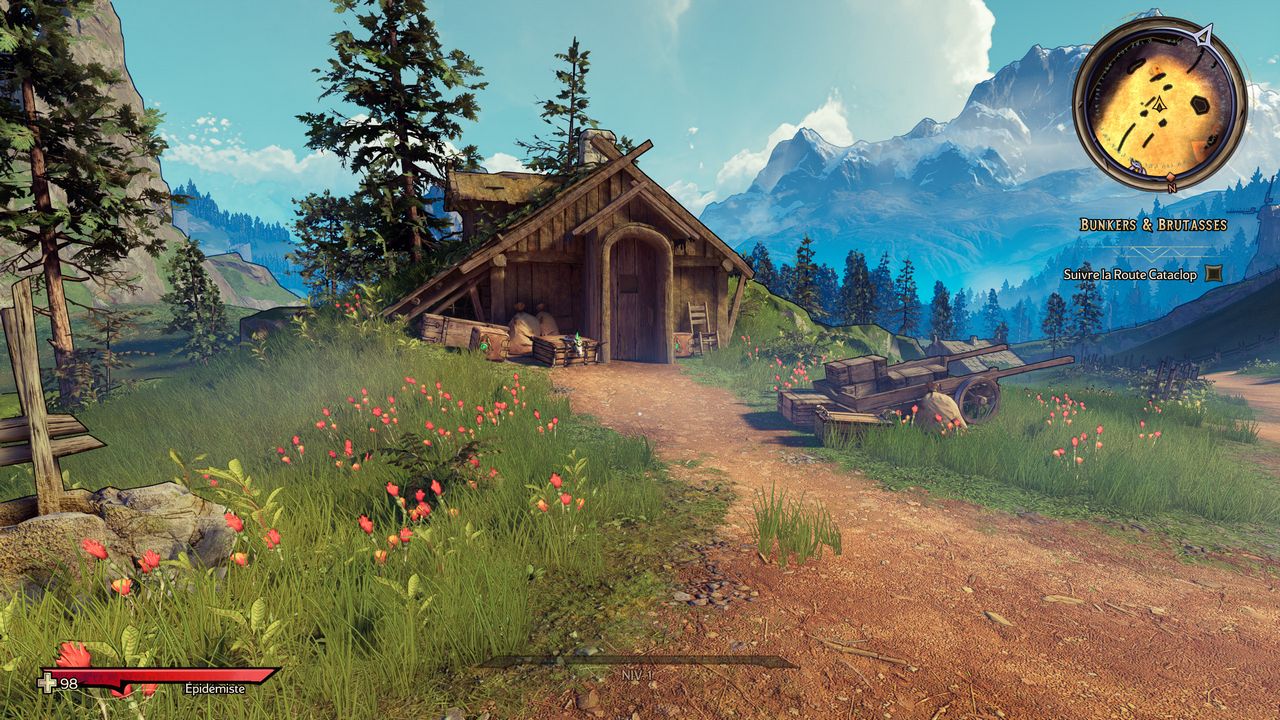This screenshot has height=720, width=1280.
Task: Toggle the Suivre la Route Cataclop objective checkbox
Action: (1213, 273)
